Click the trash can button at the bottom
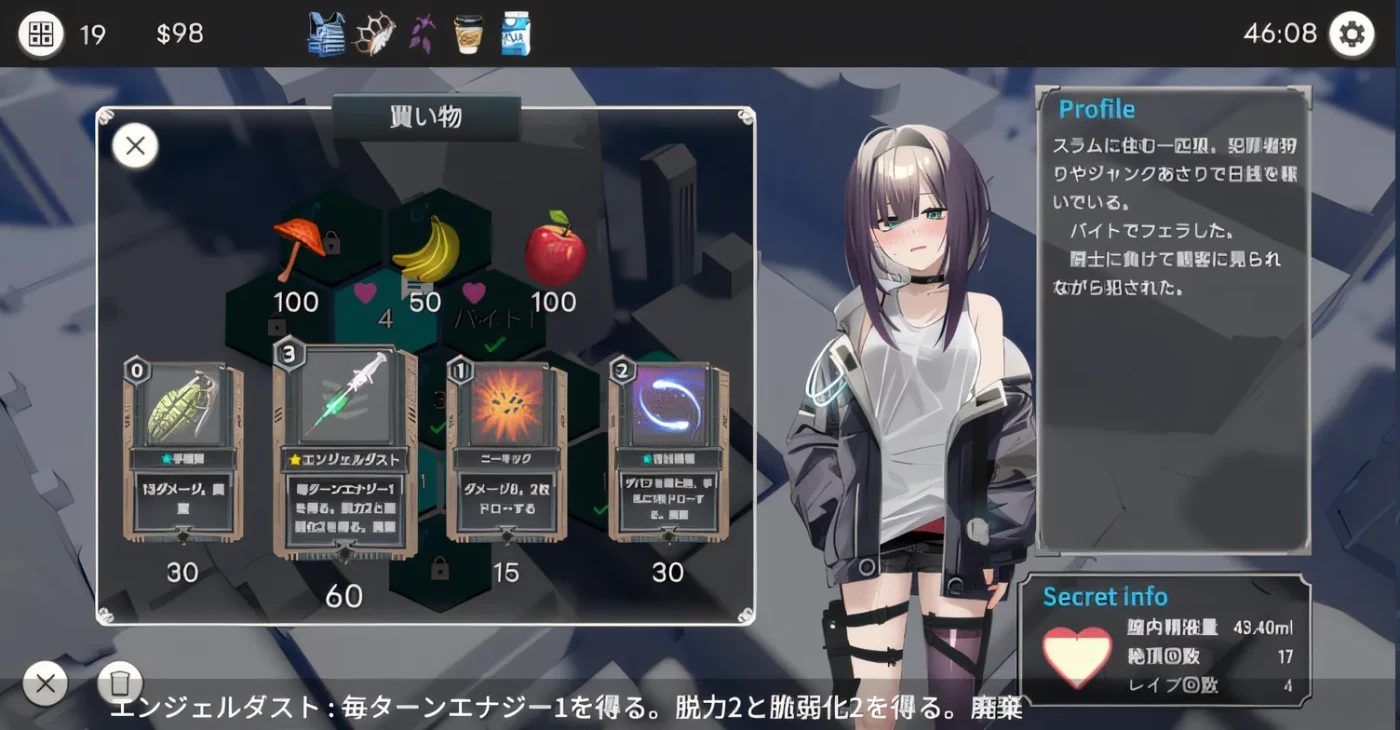1400x730 pixels. tap(121, 683)
